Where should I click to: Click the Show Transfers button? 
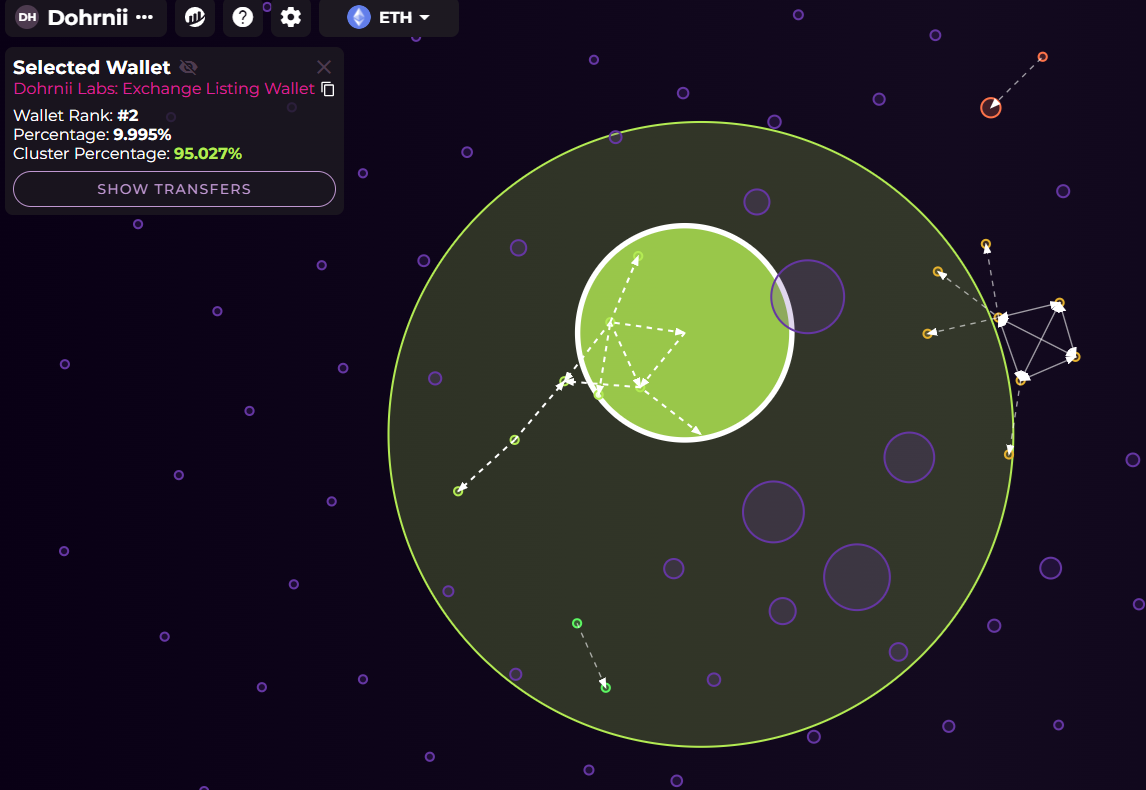coord(174,189)
